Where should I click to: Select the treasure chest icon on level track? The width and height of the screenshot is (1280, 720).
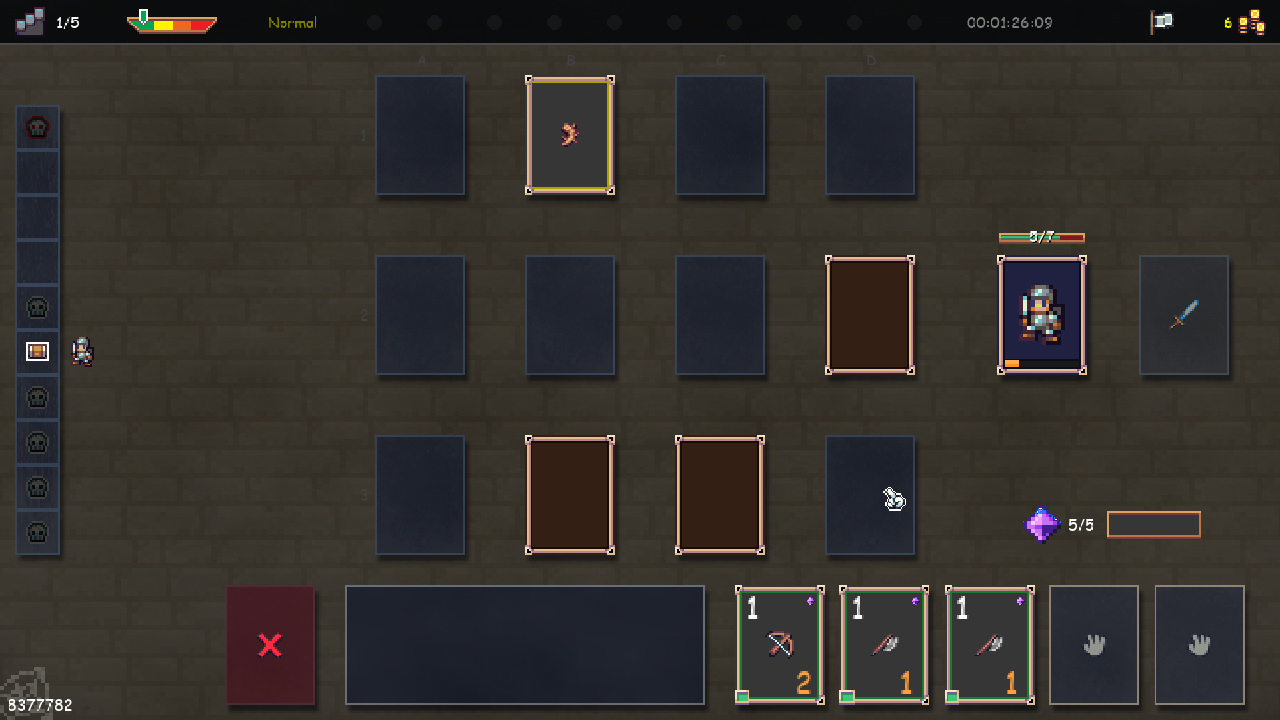[x=37, y=352]
